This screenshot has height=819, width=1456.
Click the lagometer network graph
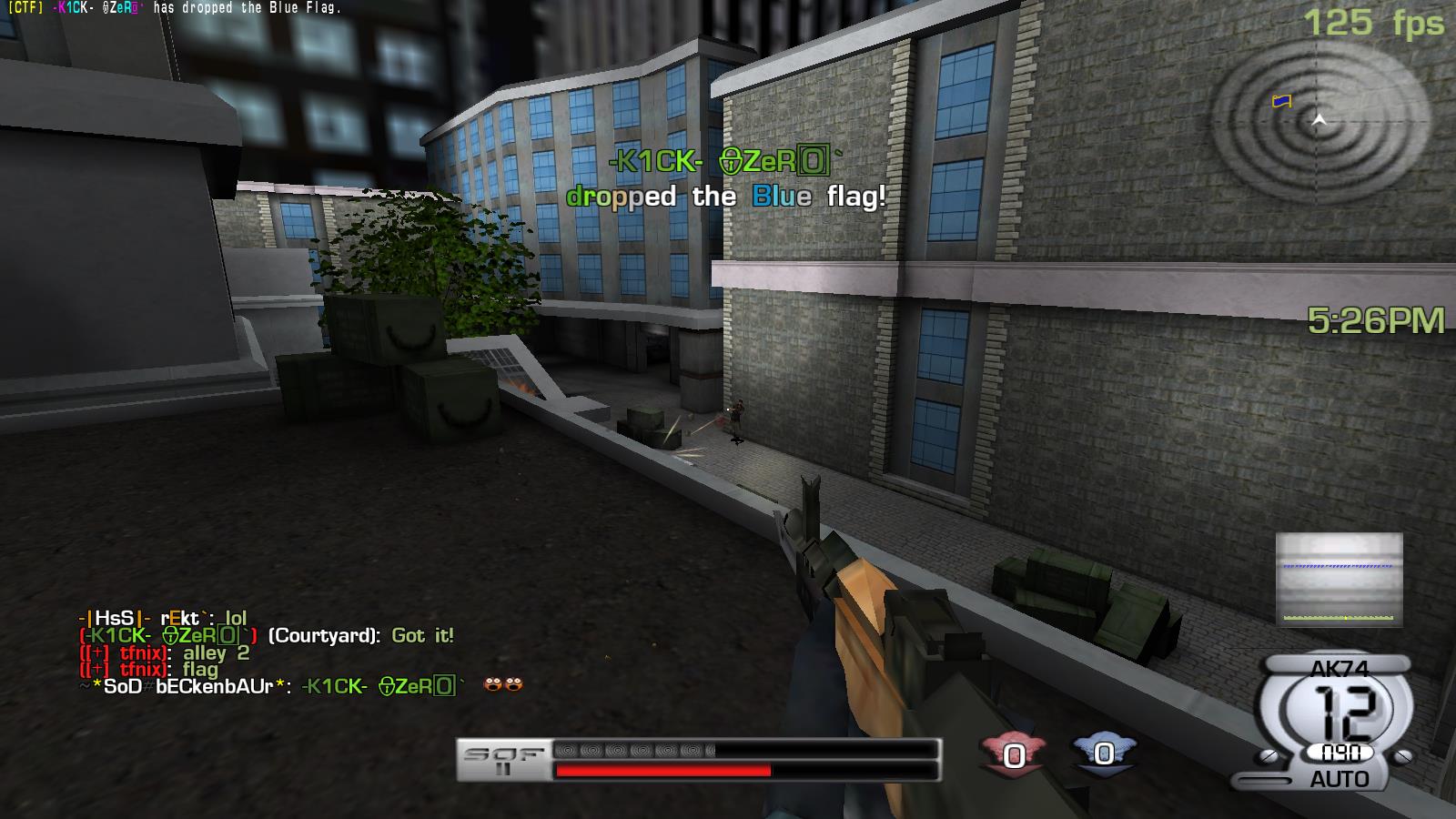[1339, 580]
